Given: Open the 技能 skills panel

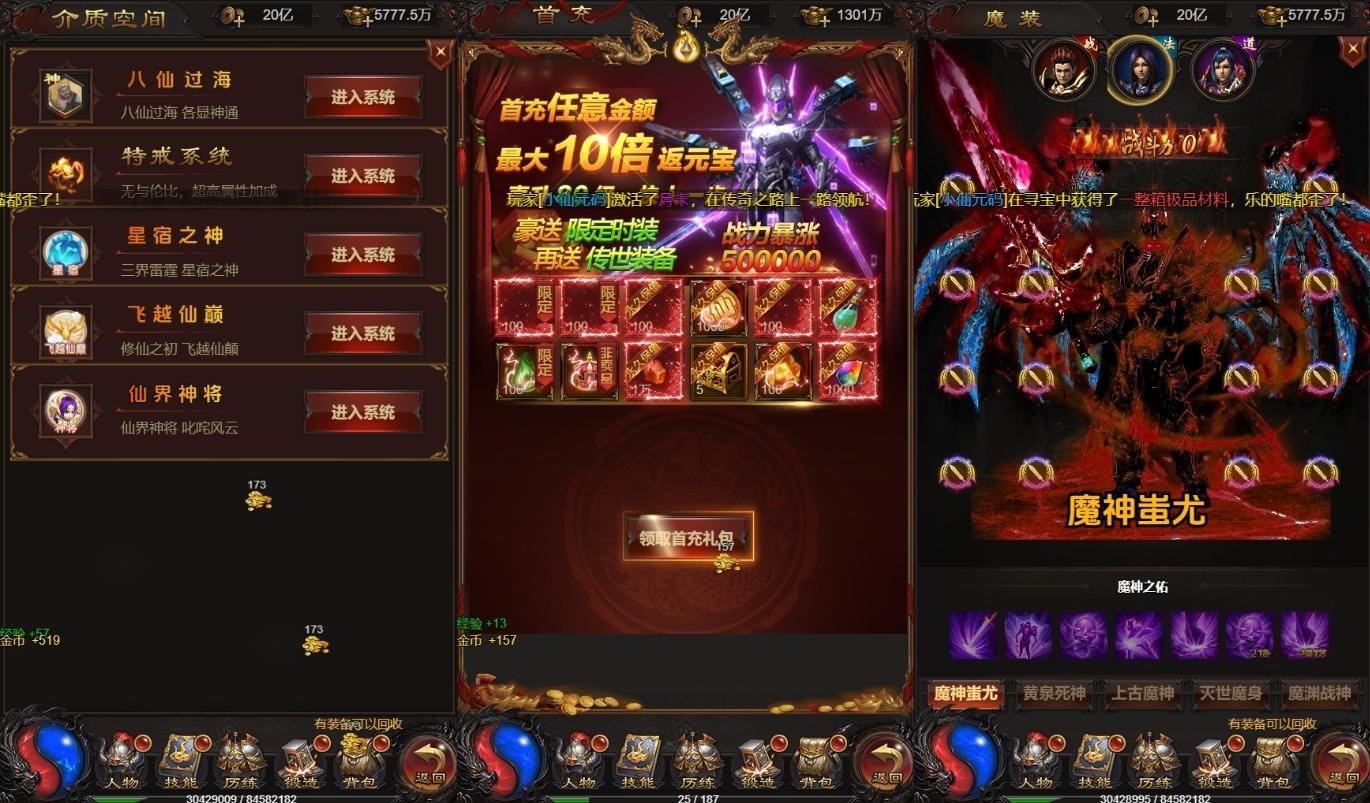Looking at the screenshot, I should tap(180, 762).
